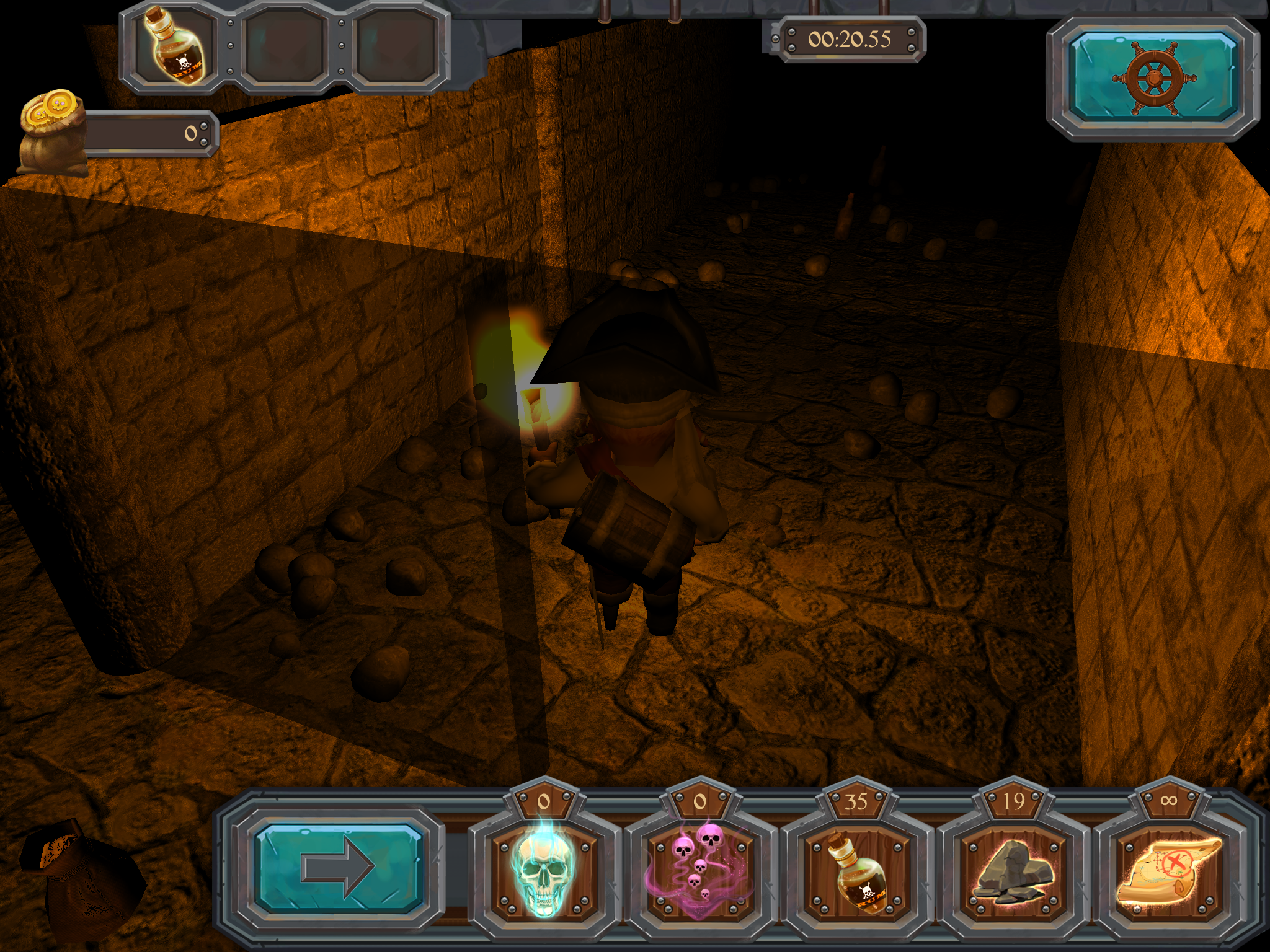Select the rum bottle in top inventory

(175, 47)
